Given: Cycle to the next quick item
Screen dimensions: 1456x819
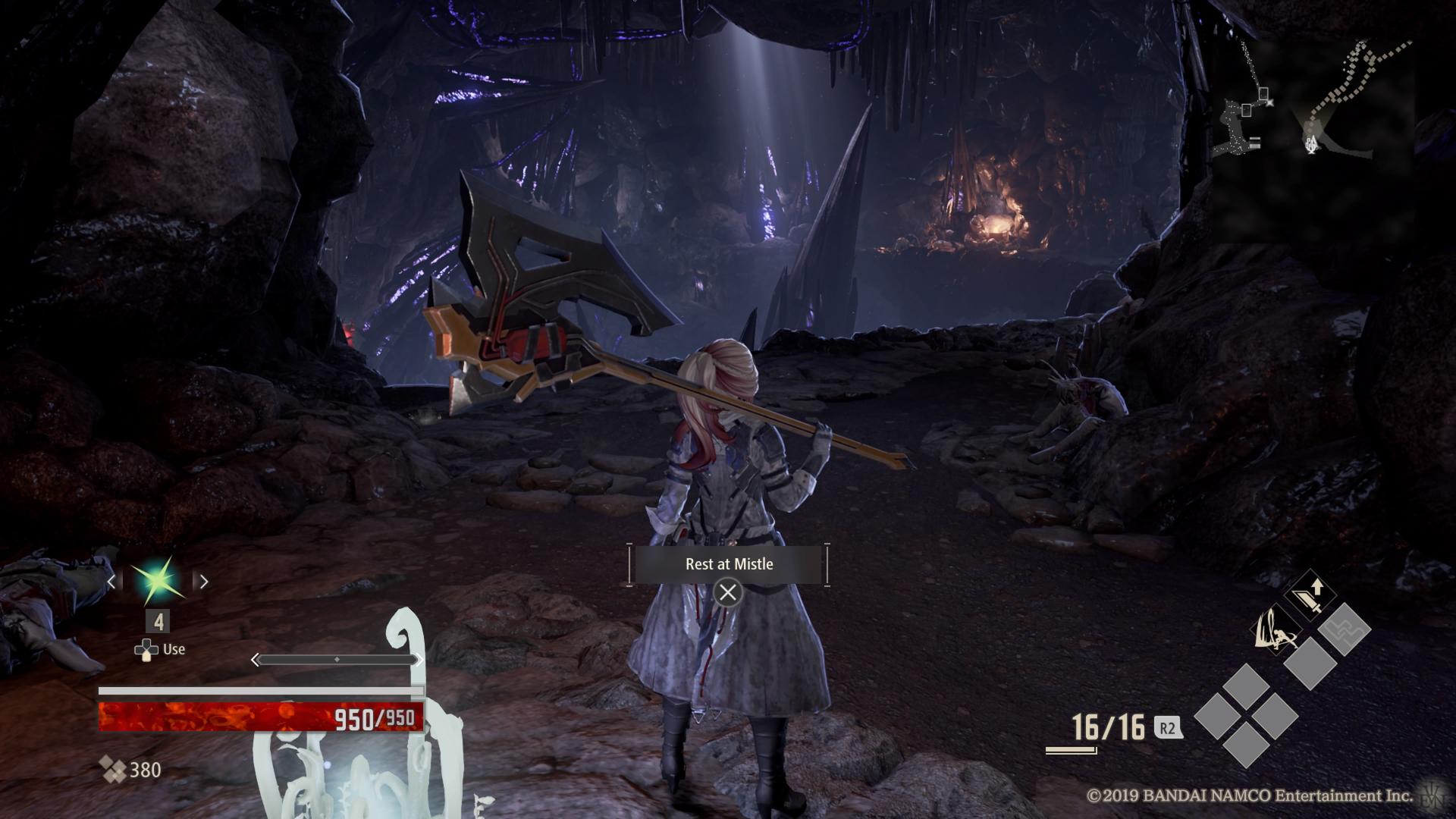Looking at the screenshot, I should pos(203,582).
